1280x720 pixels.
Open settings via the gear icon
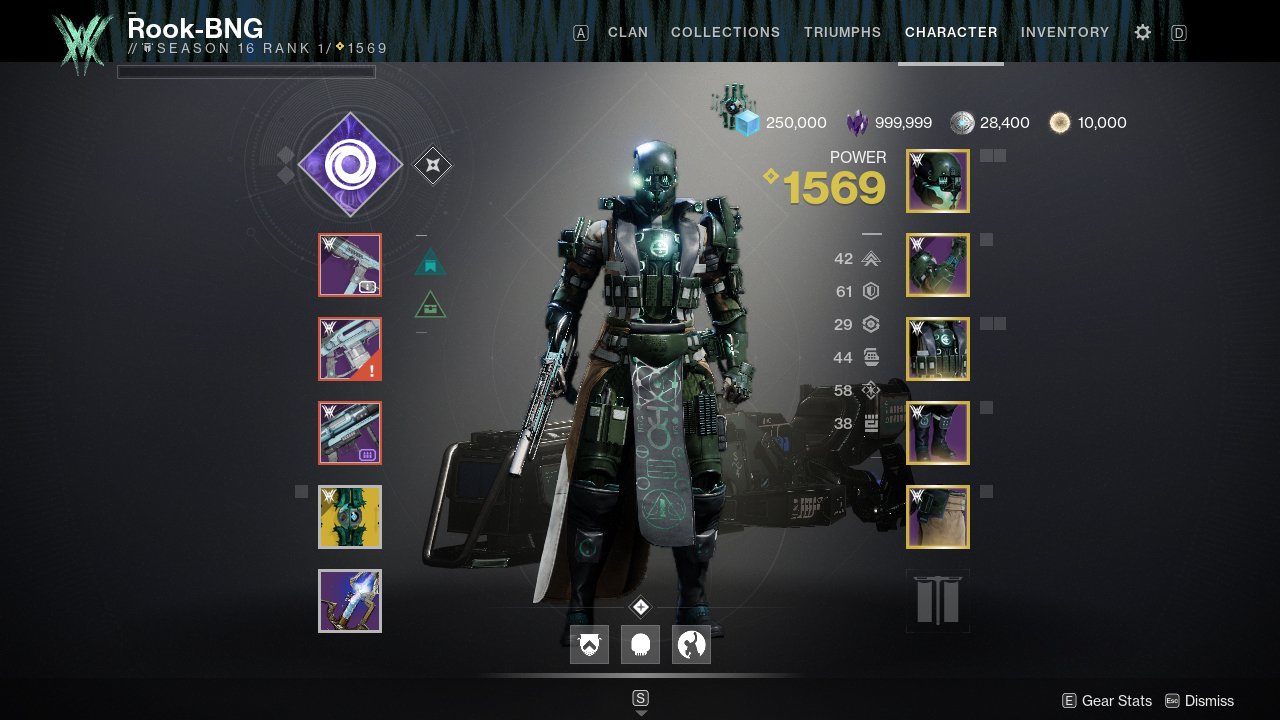(x=1143, y=32)
